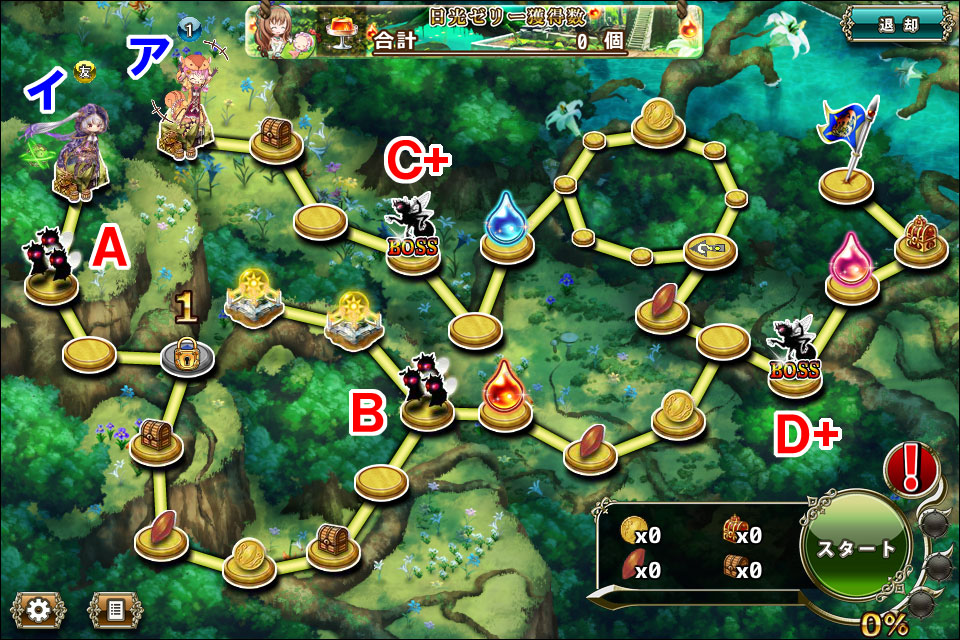Screen dimensions: 960x640
Task: Click the red exclamation alert icon
Action: 911,467
